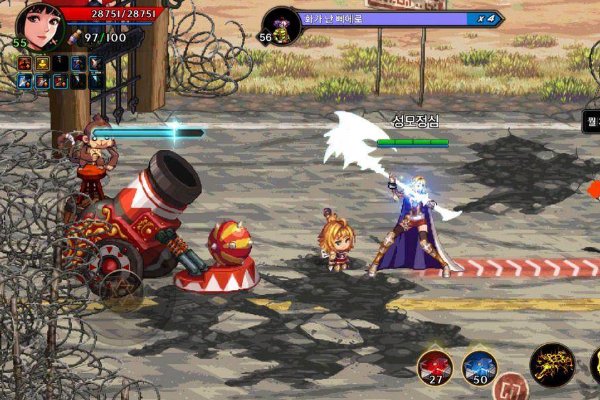Select the boss portrait icon at level 56

(283, 23)
